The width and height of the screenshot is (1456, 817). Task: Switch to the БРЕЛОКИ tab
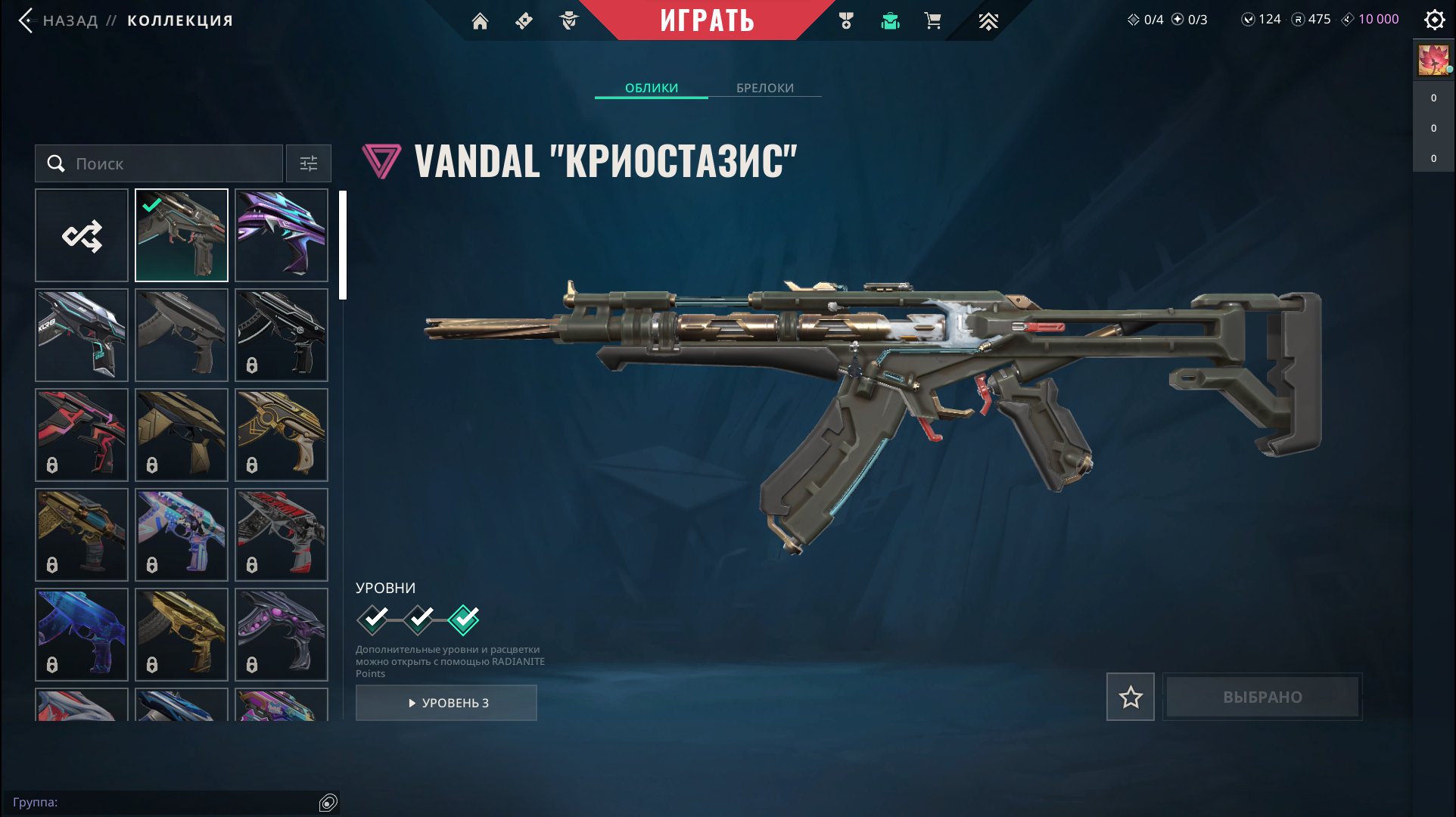(x=764, y=88)
